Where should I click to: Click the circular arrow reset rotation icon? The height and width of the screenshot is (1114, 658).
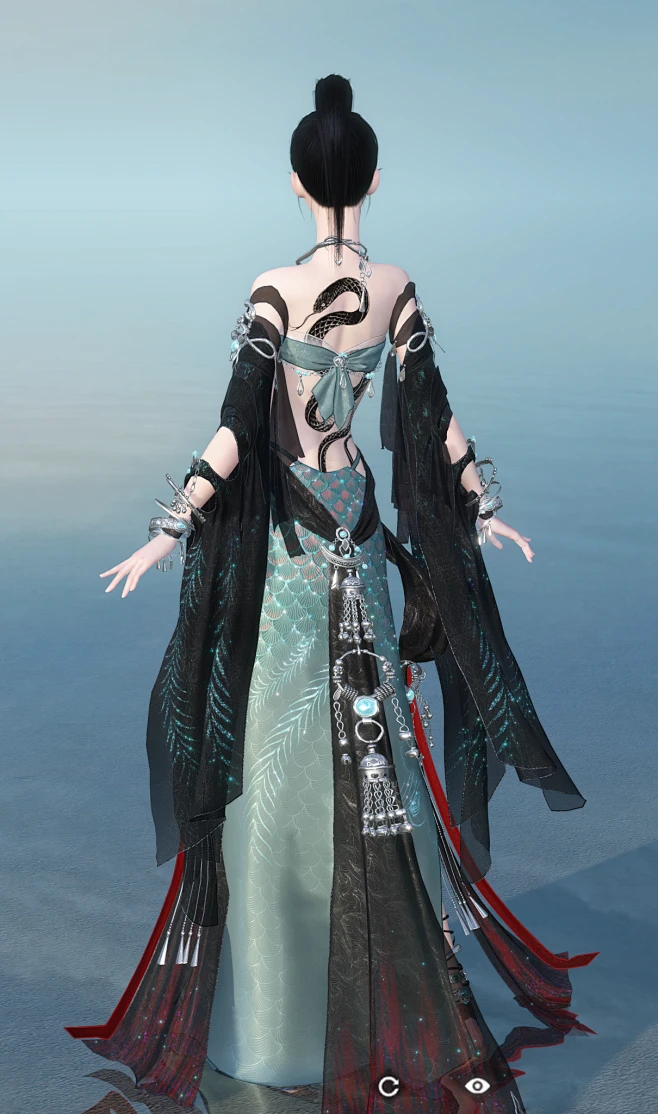pos(388,1085)
